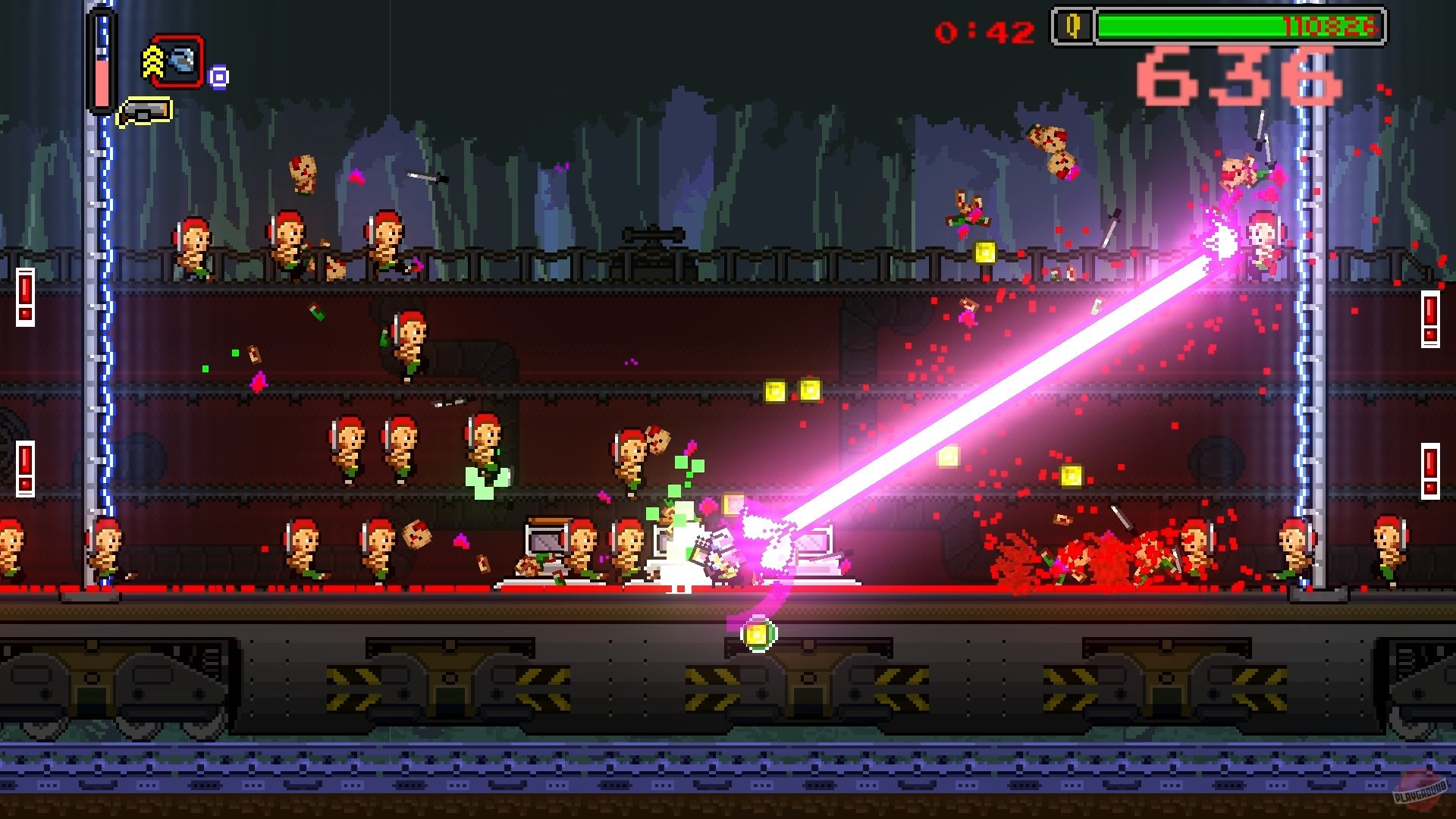Click the red-framed active weapon slot icon
The width and height of the screenshot is (1456, 819).
[x=179, y=61]
